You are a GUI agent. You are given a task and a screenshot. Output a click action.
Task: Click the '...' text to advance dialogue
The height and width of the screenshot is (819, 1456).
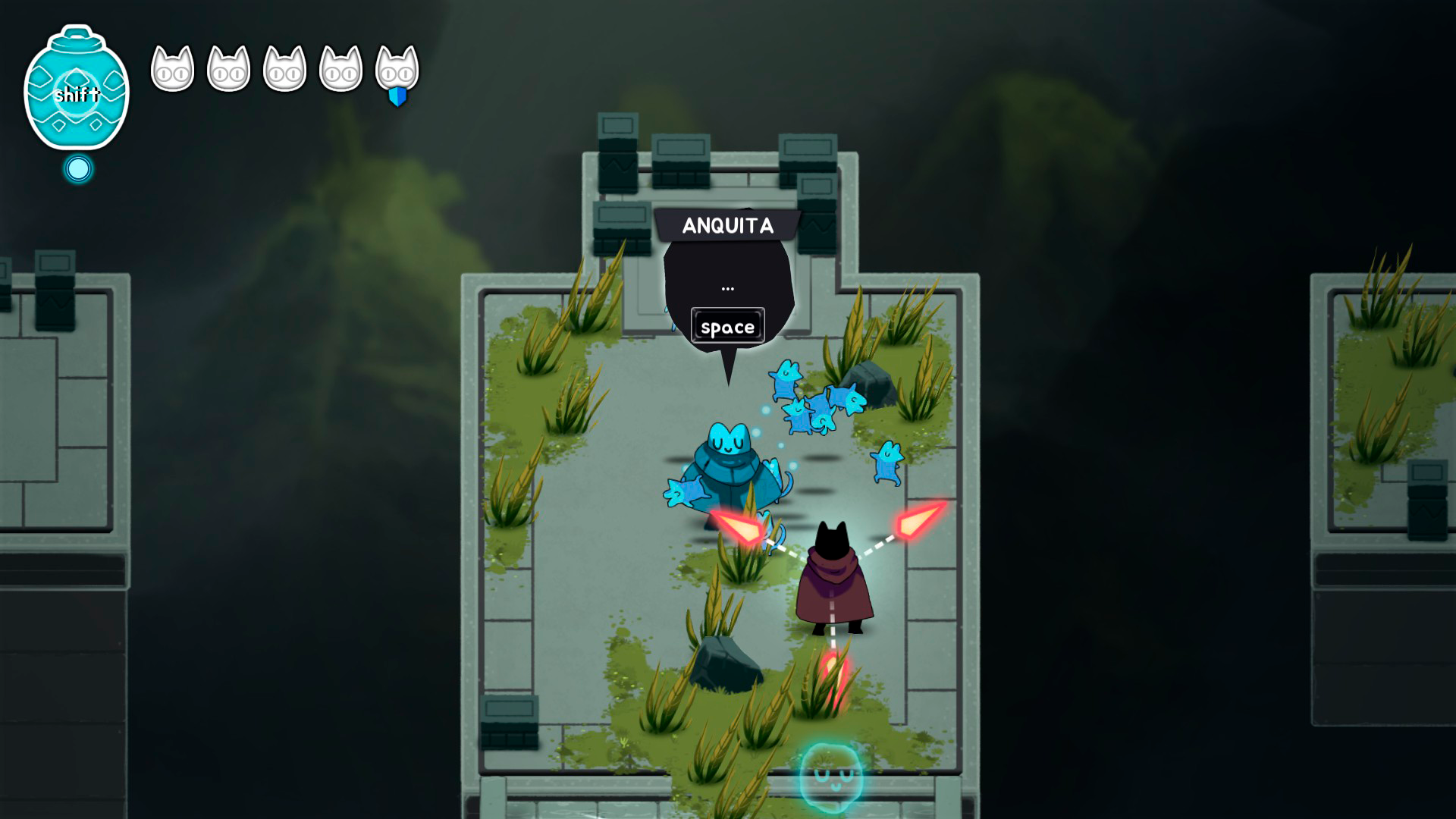728,287
